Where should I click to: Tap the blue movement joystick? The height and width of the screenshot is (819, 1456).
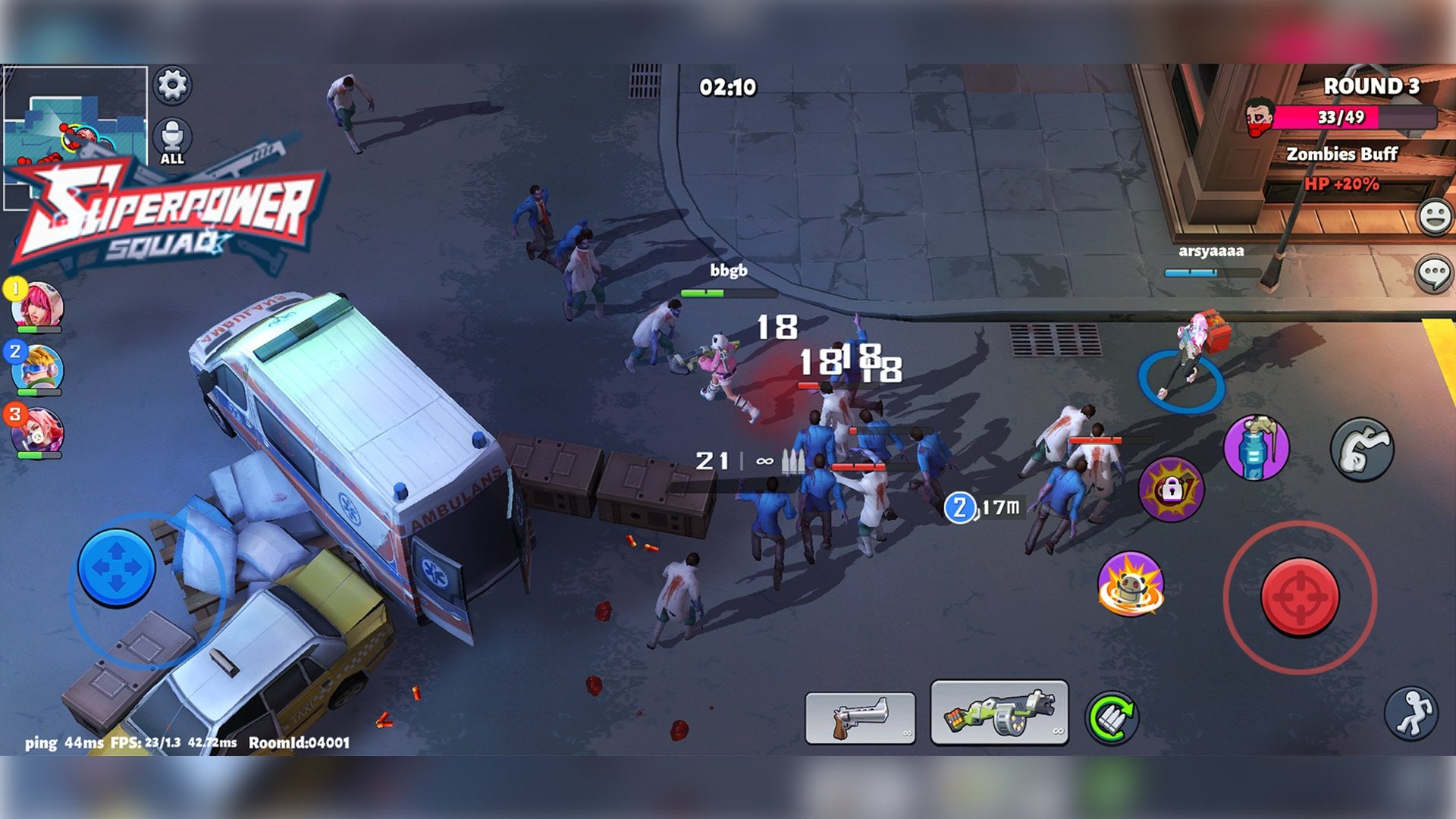[x=117, y=567]
